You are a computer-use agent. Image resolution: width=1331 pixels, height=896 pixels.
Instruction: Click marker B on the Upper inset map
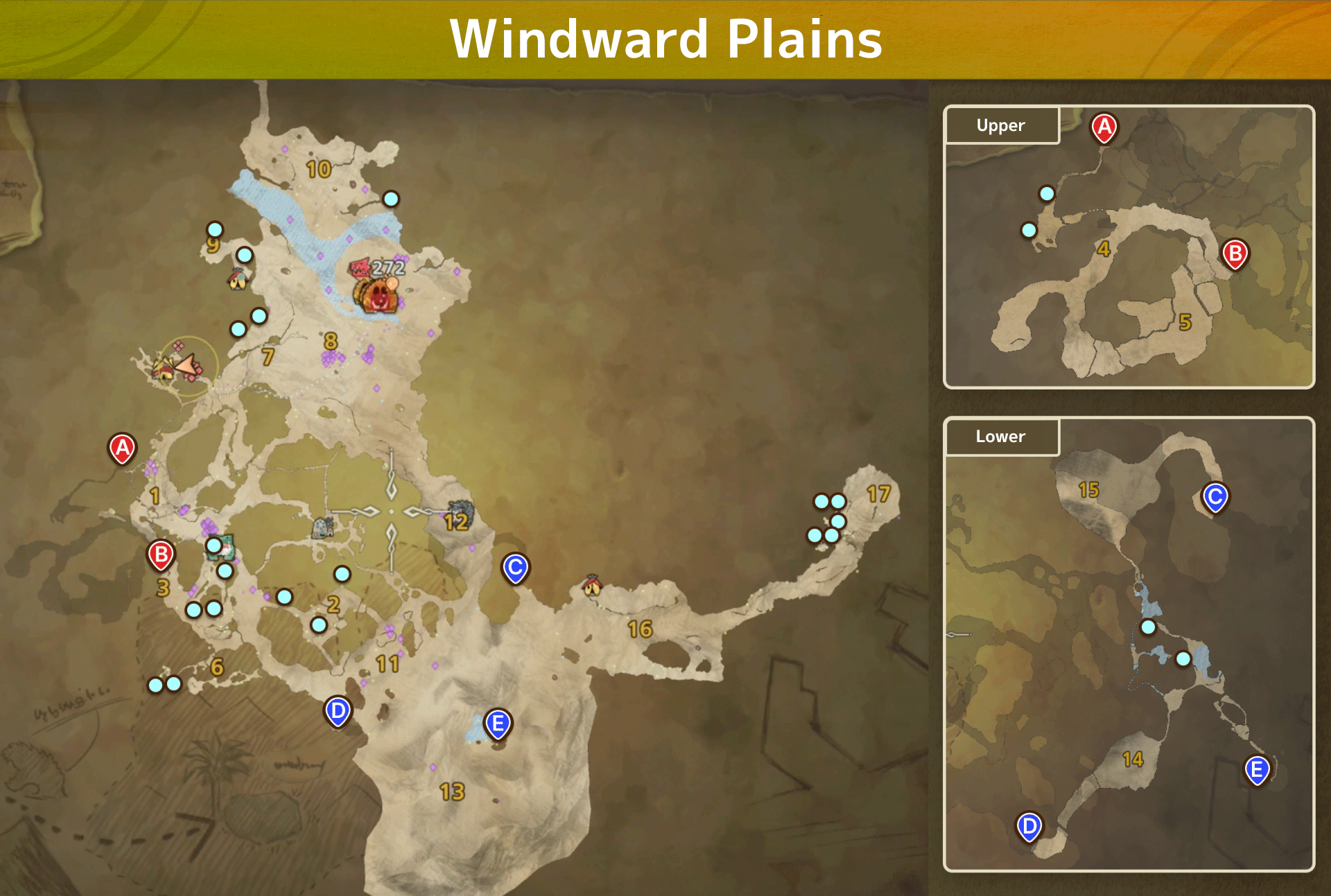pyautogui.click(x=1235, y=254)
